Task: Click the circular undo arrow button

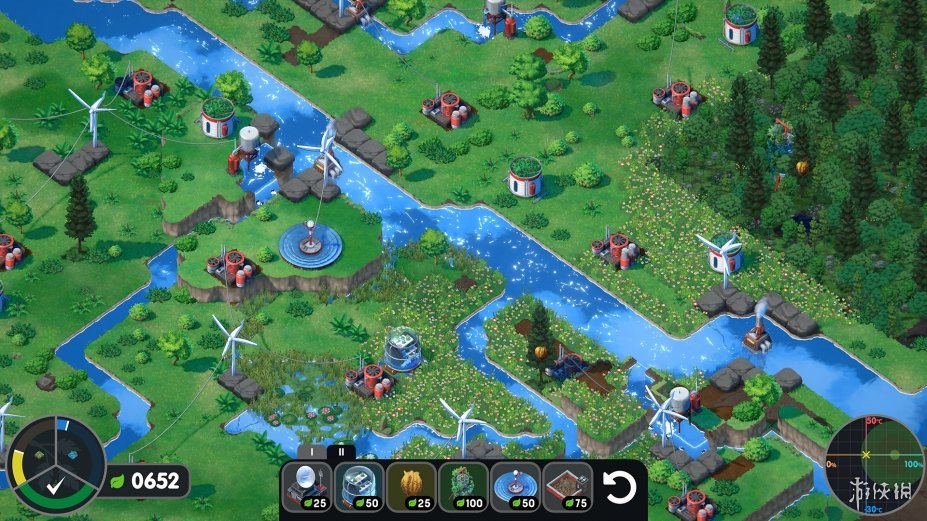Action: click(621, 487)
